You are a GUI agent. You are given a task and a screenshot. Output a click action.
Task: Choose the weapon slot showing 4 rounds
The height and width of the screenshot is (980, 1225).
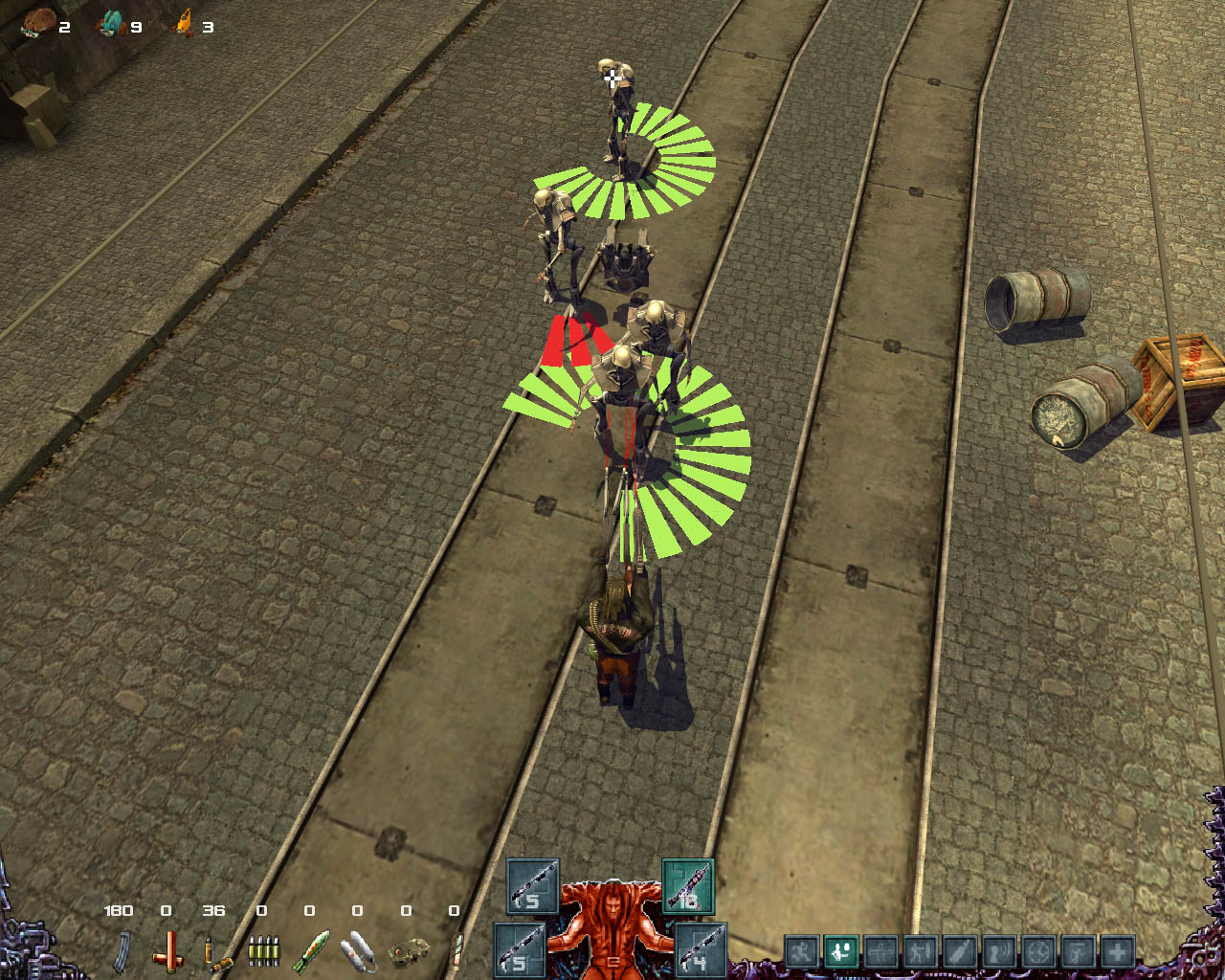coord(701,948)
